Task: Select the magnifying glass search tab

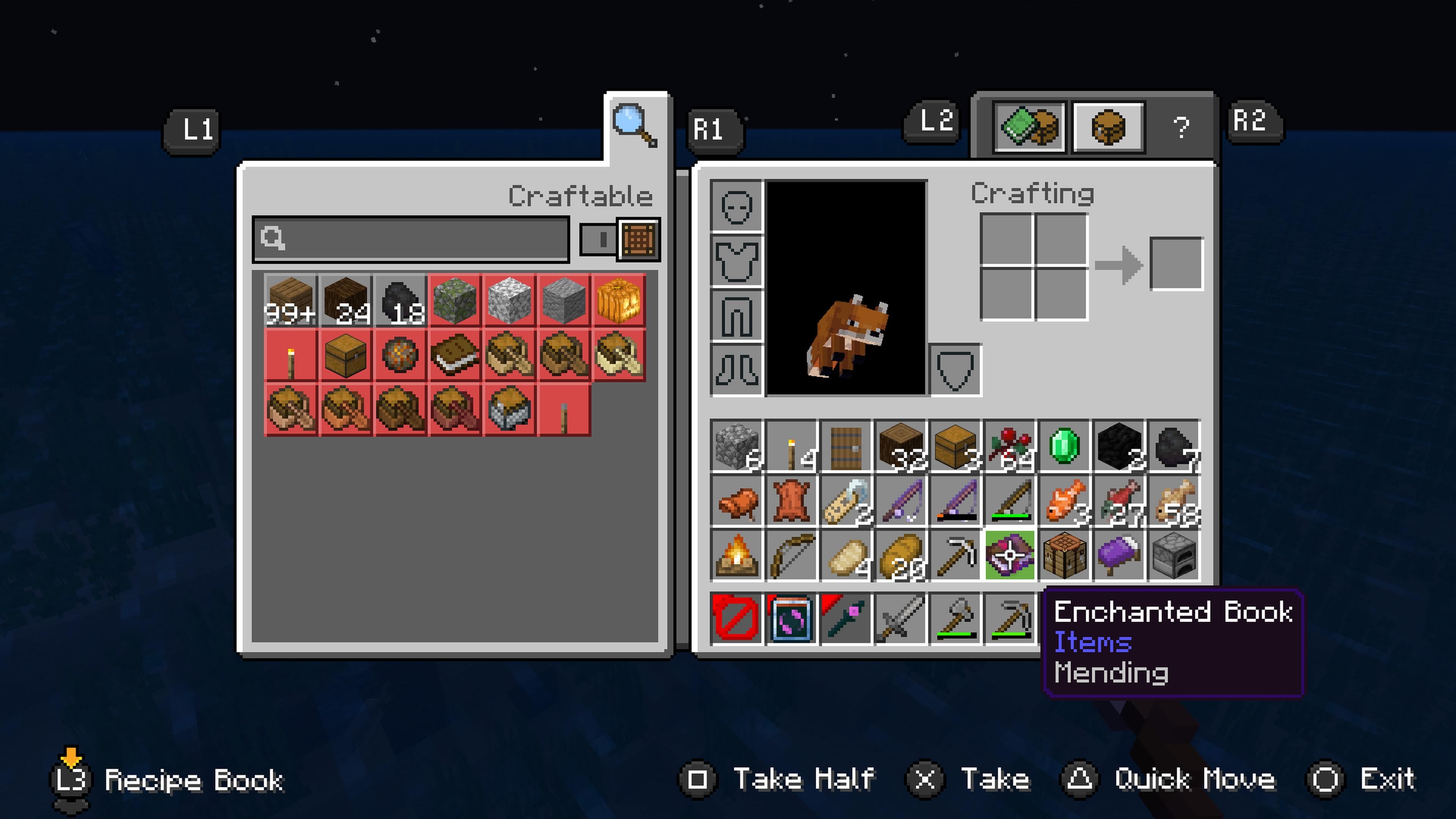Action: tap(635, 126)
